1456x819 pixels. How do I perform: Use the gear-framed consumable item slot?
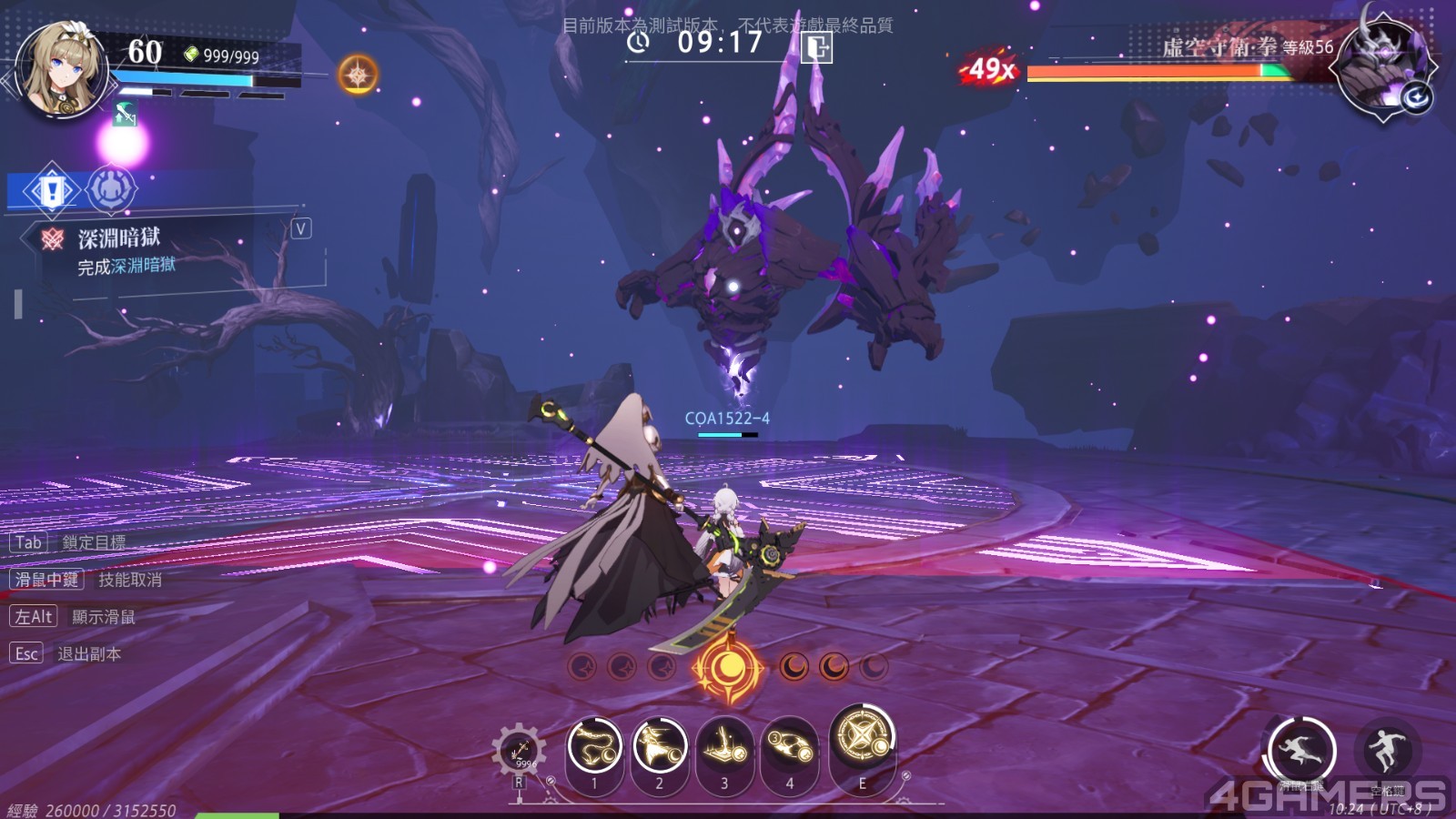click(520, 751)
